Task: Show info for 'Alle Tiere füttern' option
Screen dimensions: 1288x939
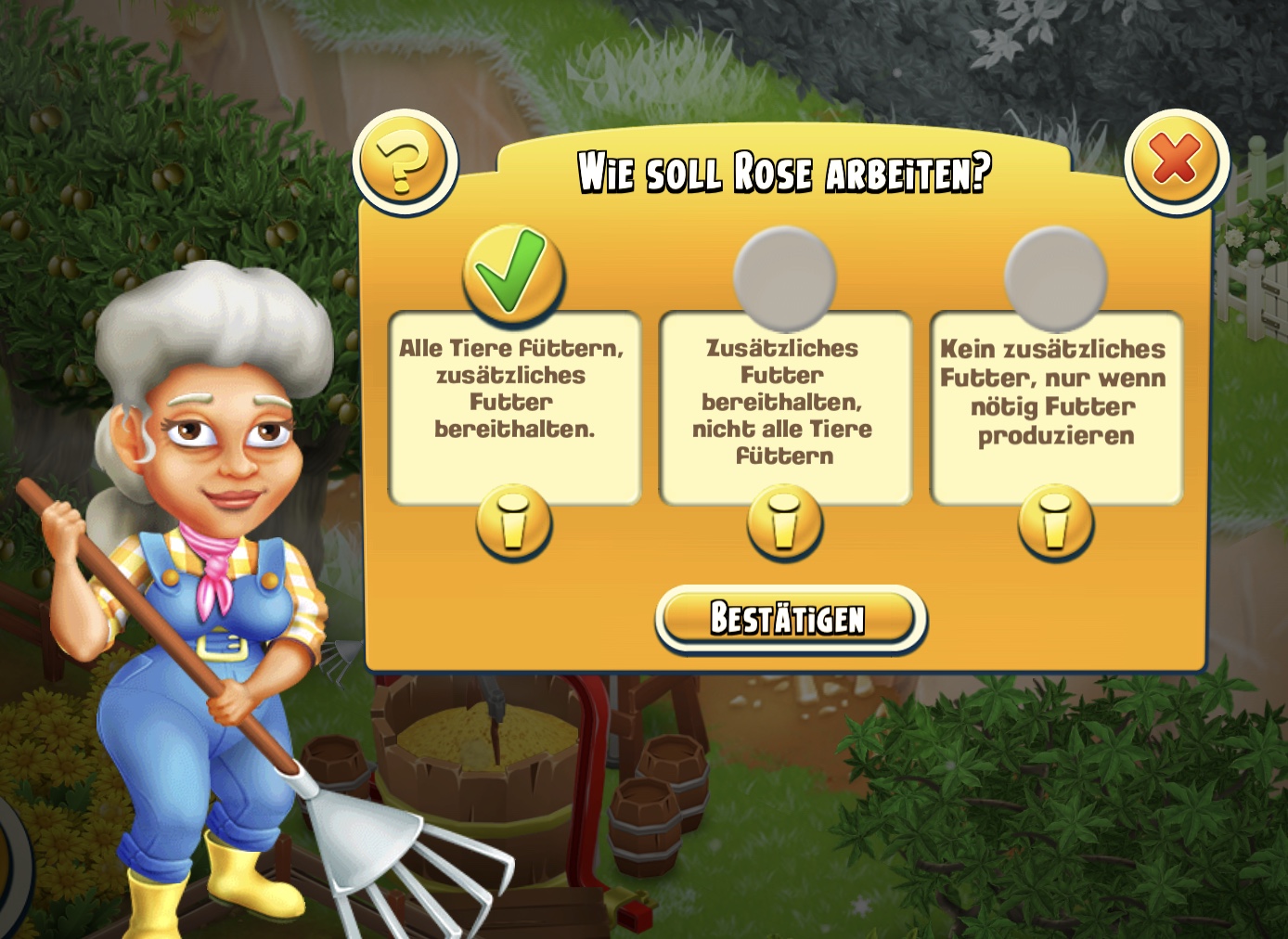Action: pyautogui.click(x=514, y=521)
